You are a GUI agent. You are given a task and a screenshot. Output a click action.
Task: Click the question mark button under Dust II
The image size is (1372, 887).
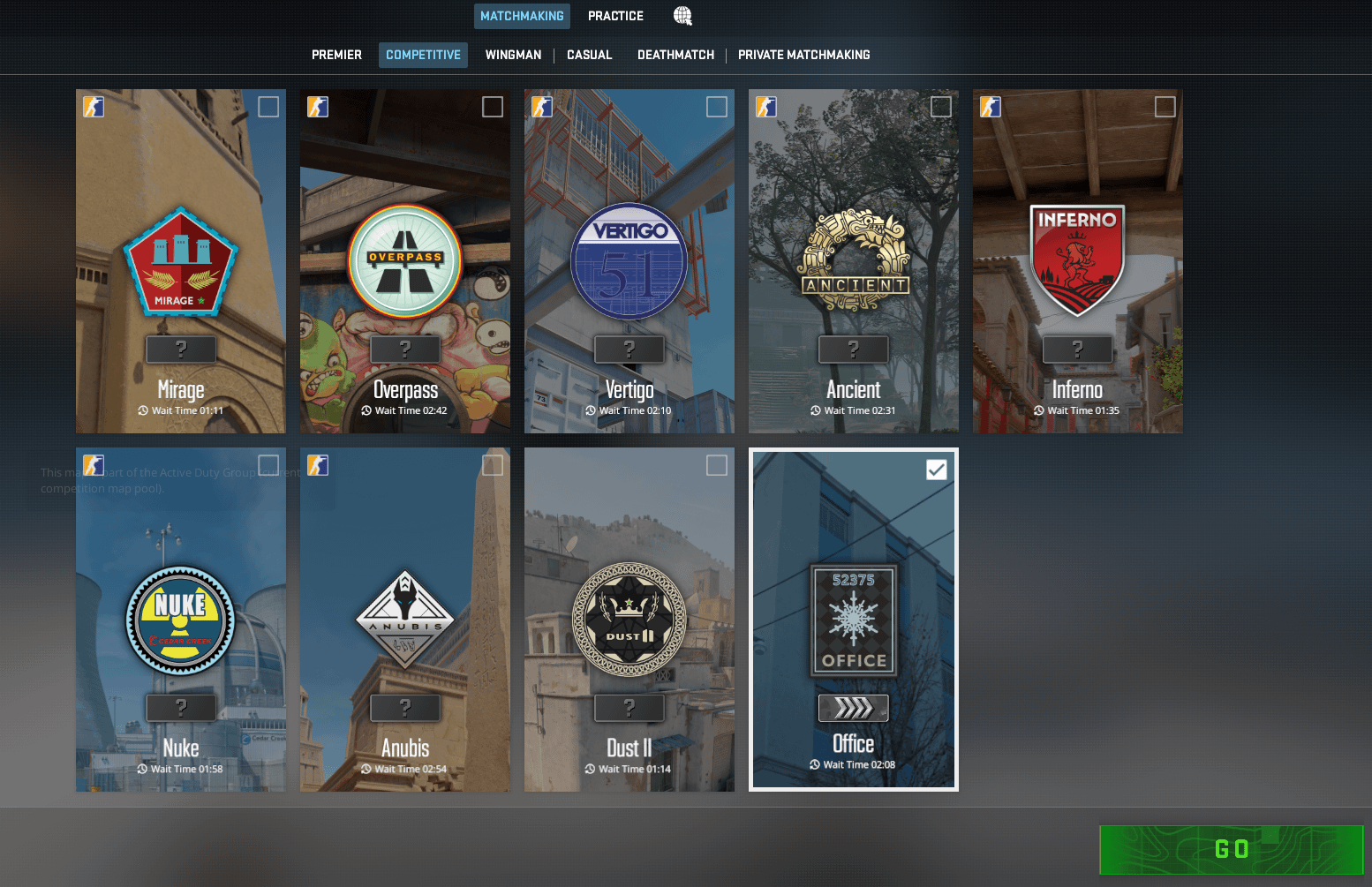(629, 707)
